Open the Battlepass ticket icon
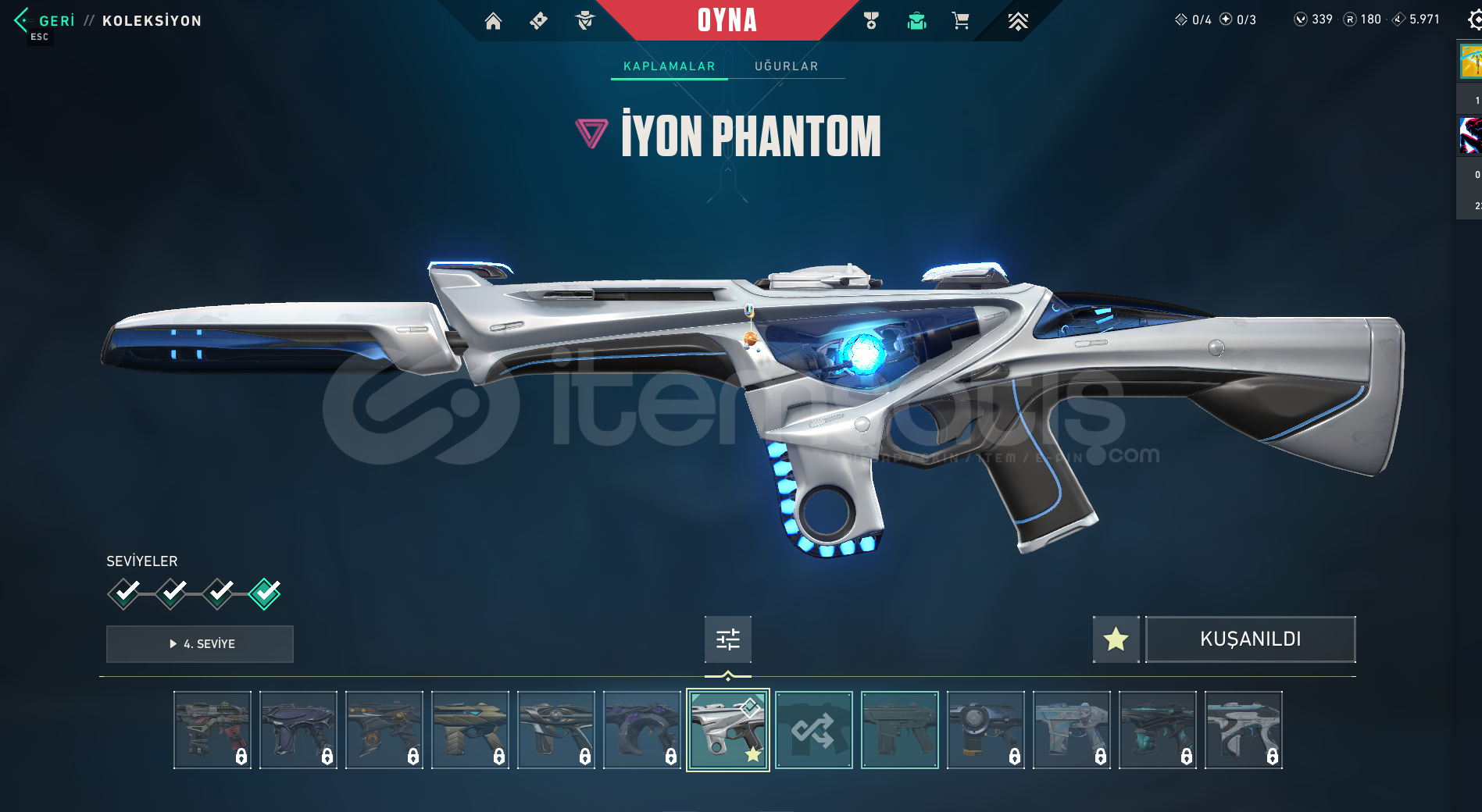The width and height of the screenshot is (1482, 812). tap(537, 21)
